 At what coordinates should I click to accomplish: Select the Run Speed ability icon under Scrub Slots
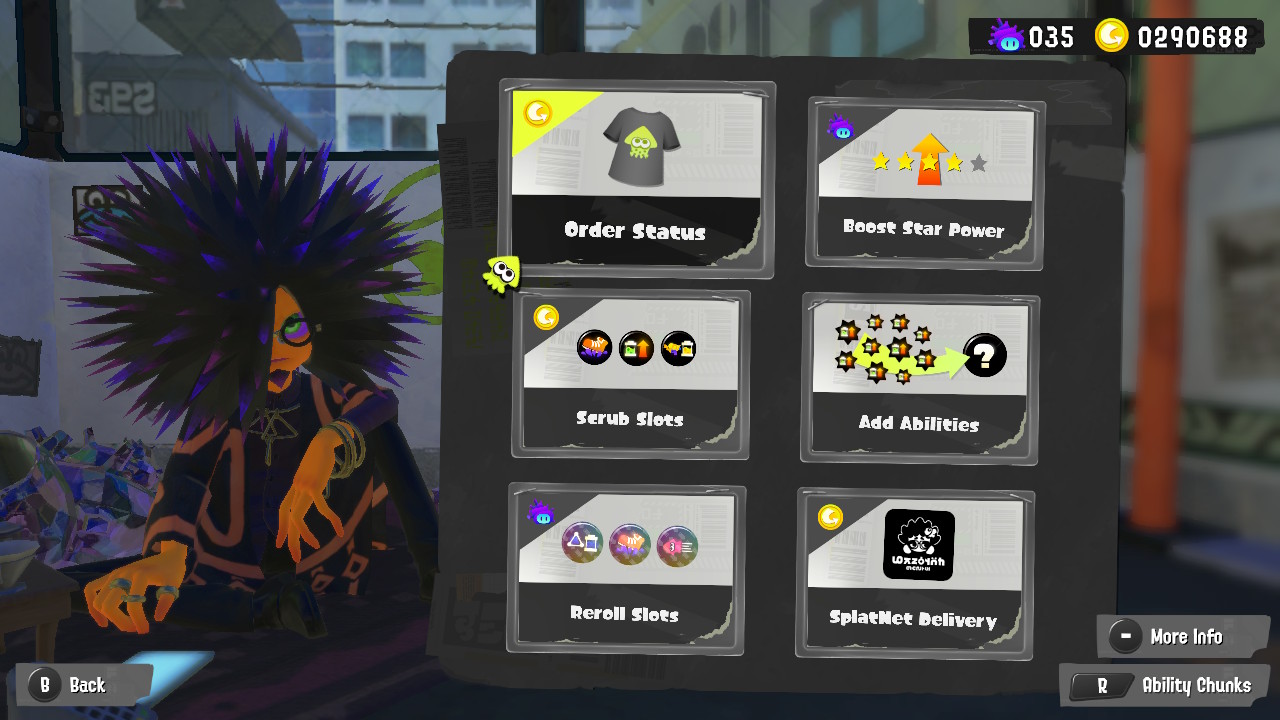(x=594, y=348)
